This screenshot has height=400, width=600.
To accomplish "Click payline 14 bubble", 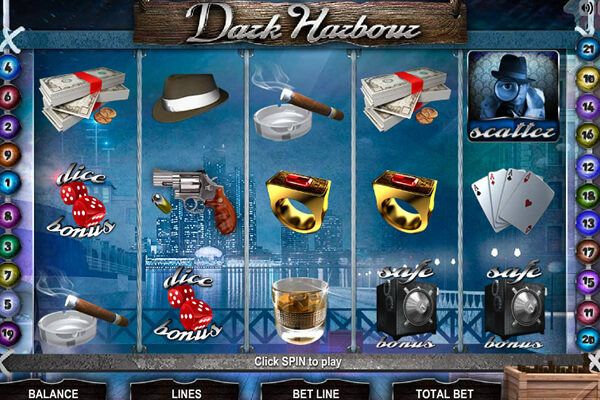I will tap(588, 105).
